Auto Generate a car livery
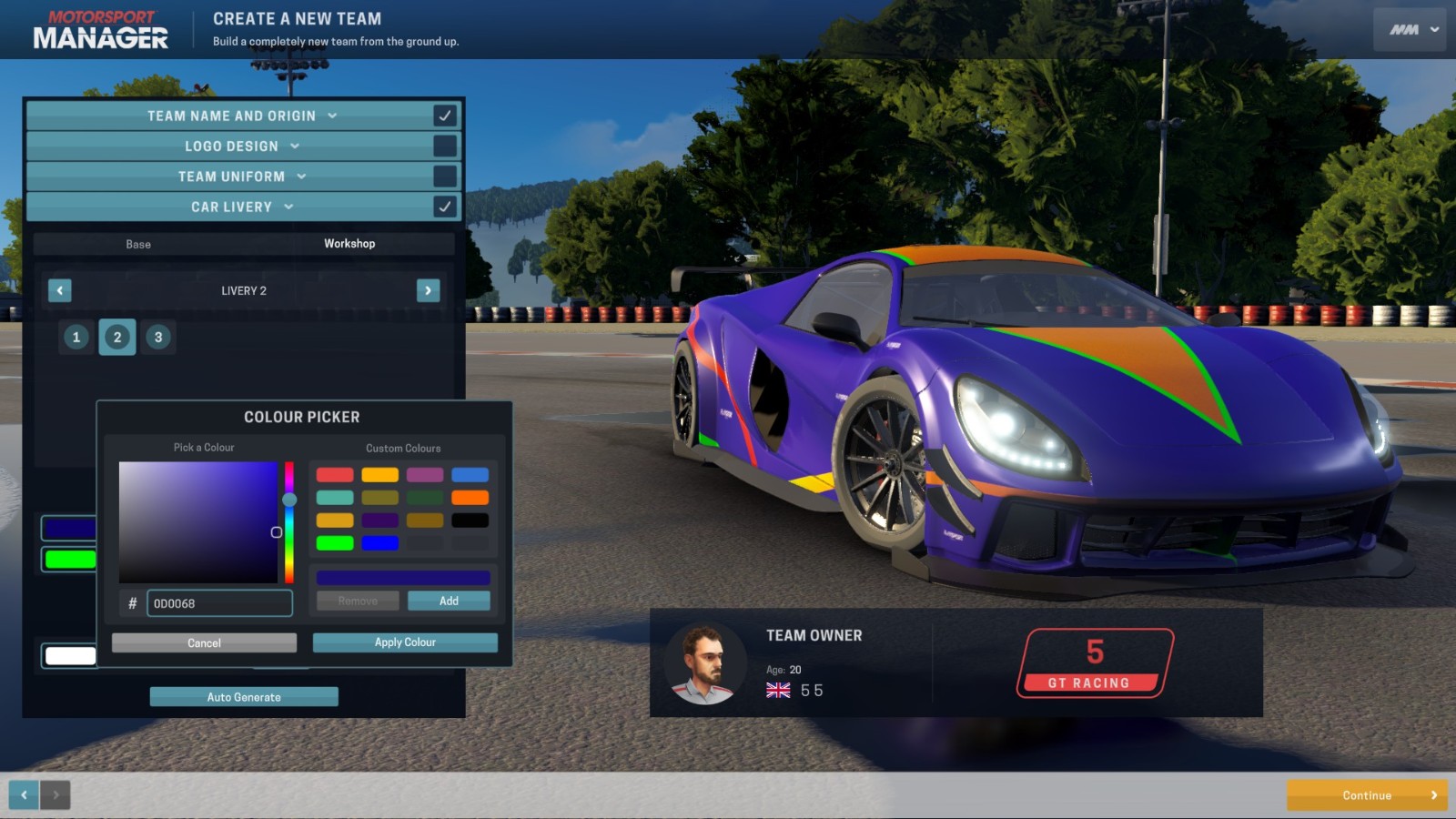The image size is (1456, 819). (x=244, y=697)
